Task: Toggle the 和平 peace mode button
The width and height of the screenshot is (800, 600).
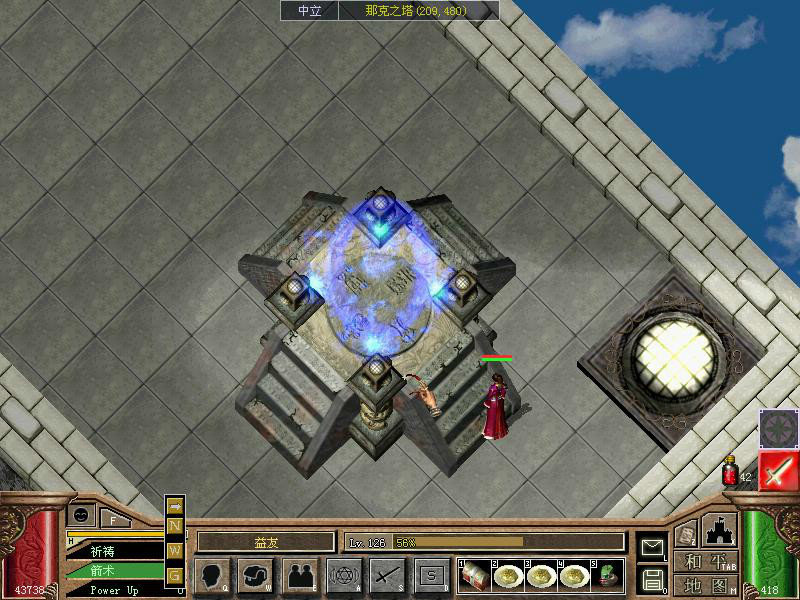Action: 705,562
